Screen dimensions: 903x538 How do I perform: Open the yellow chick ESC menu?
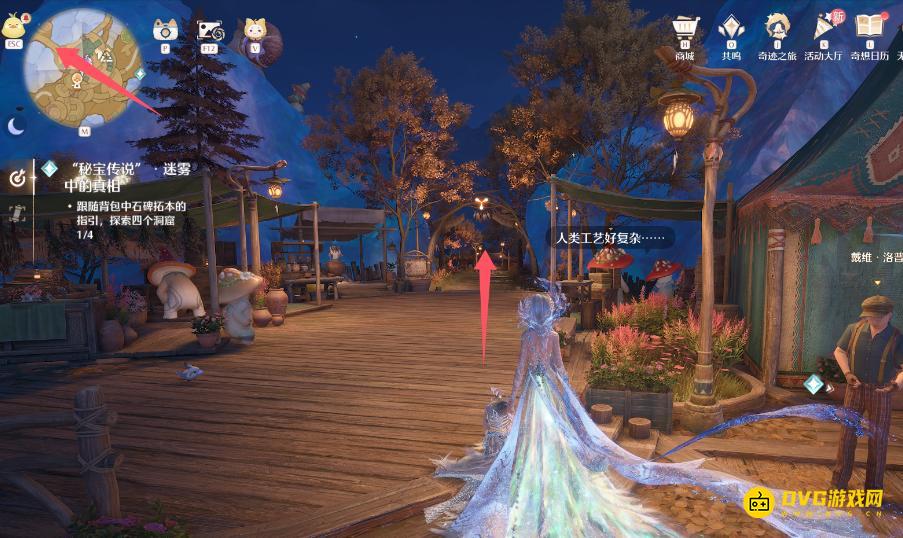coord(14,27)
